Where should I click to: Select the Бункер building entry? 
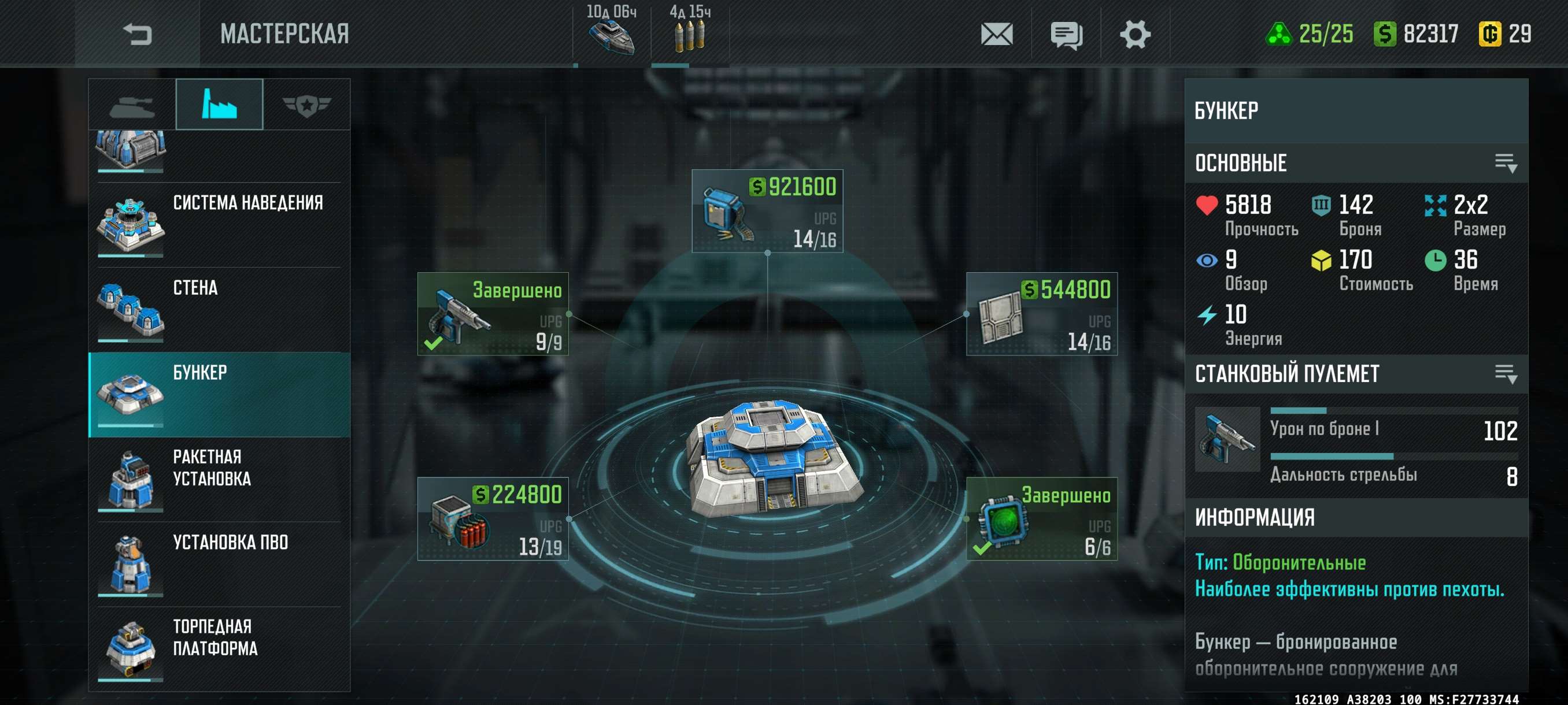click(x=219, y=394)
